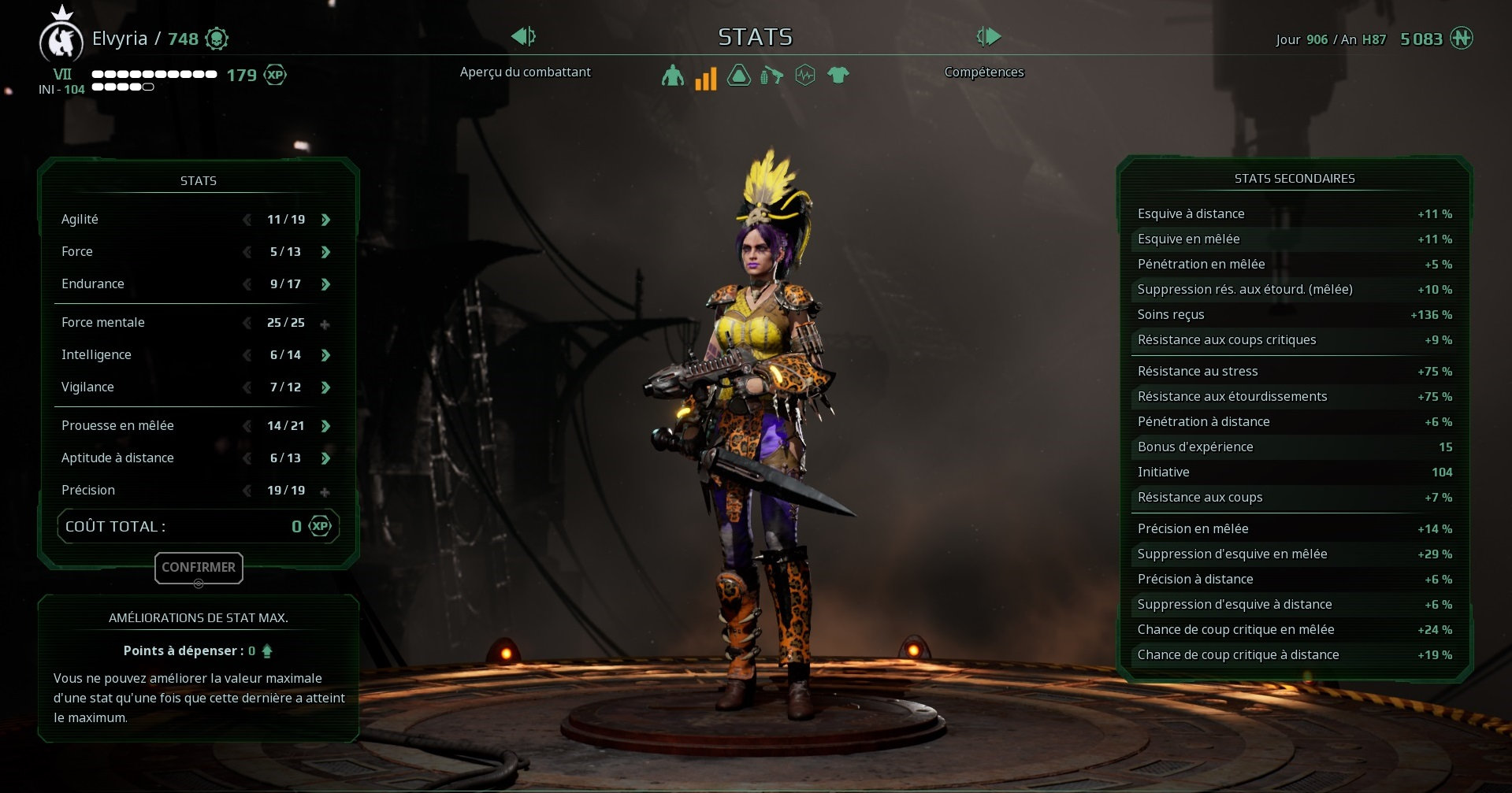The width and height of the screenshot is (1512, 793).
Task: Increase Aptitude à distance
Action: [x=325, y=458]
